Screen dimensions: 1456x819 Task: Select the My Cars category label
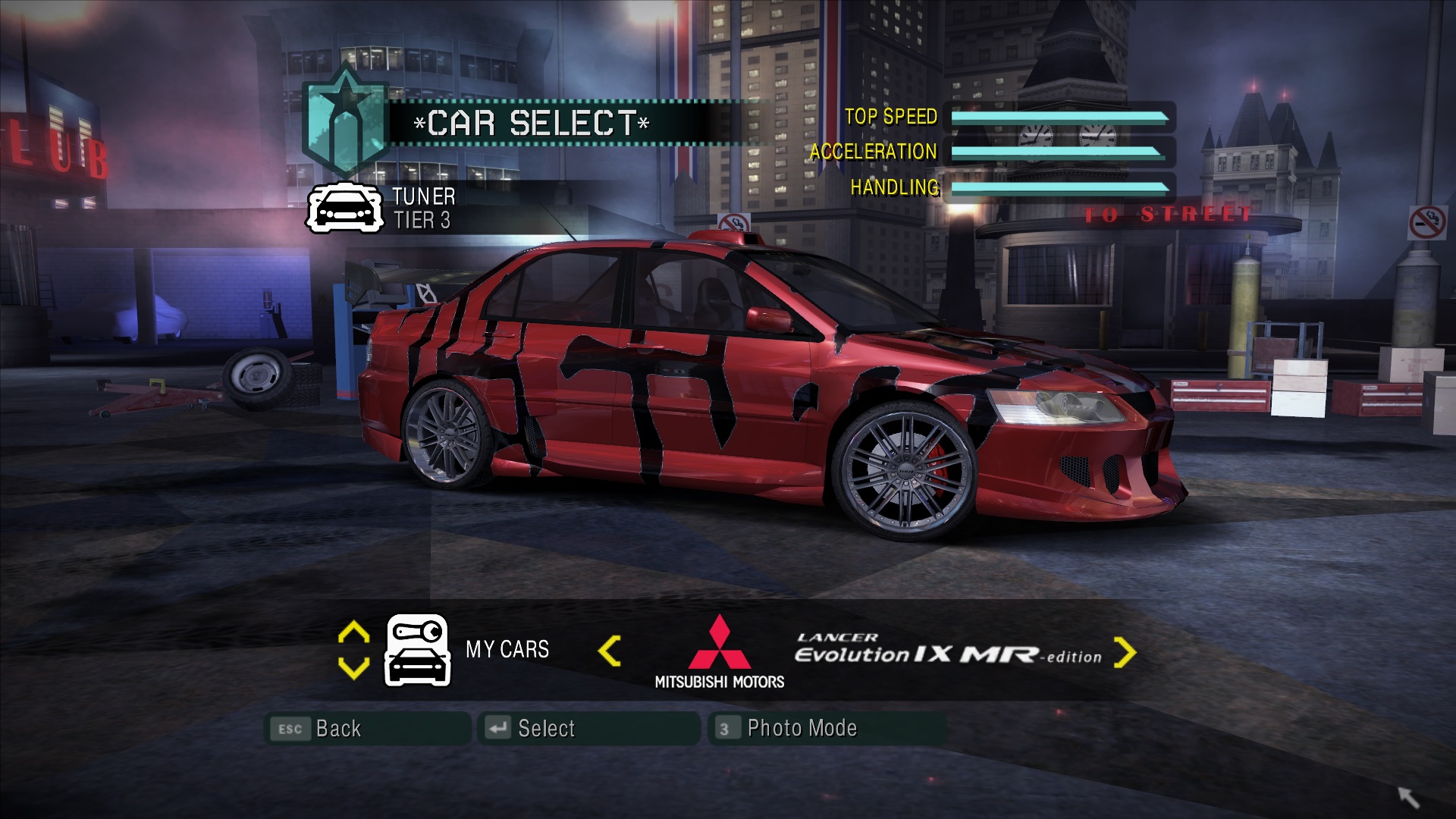tap(507, 650)
